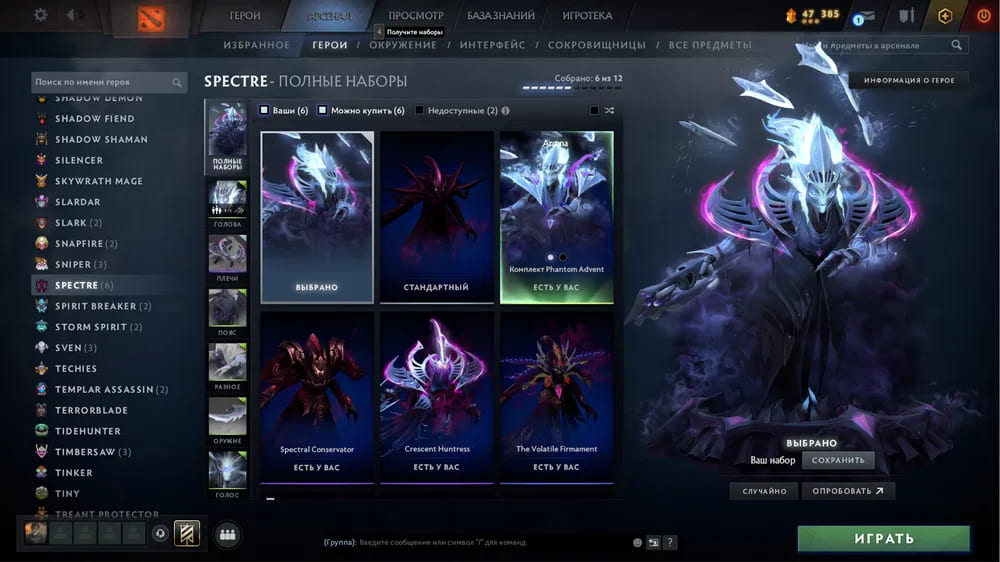This screenshot has width=1000, height=562.
Task: Switch to the ГЕРОИ top menu tab
Action: (245, 16)
